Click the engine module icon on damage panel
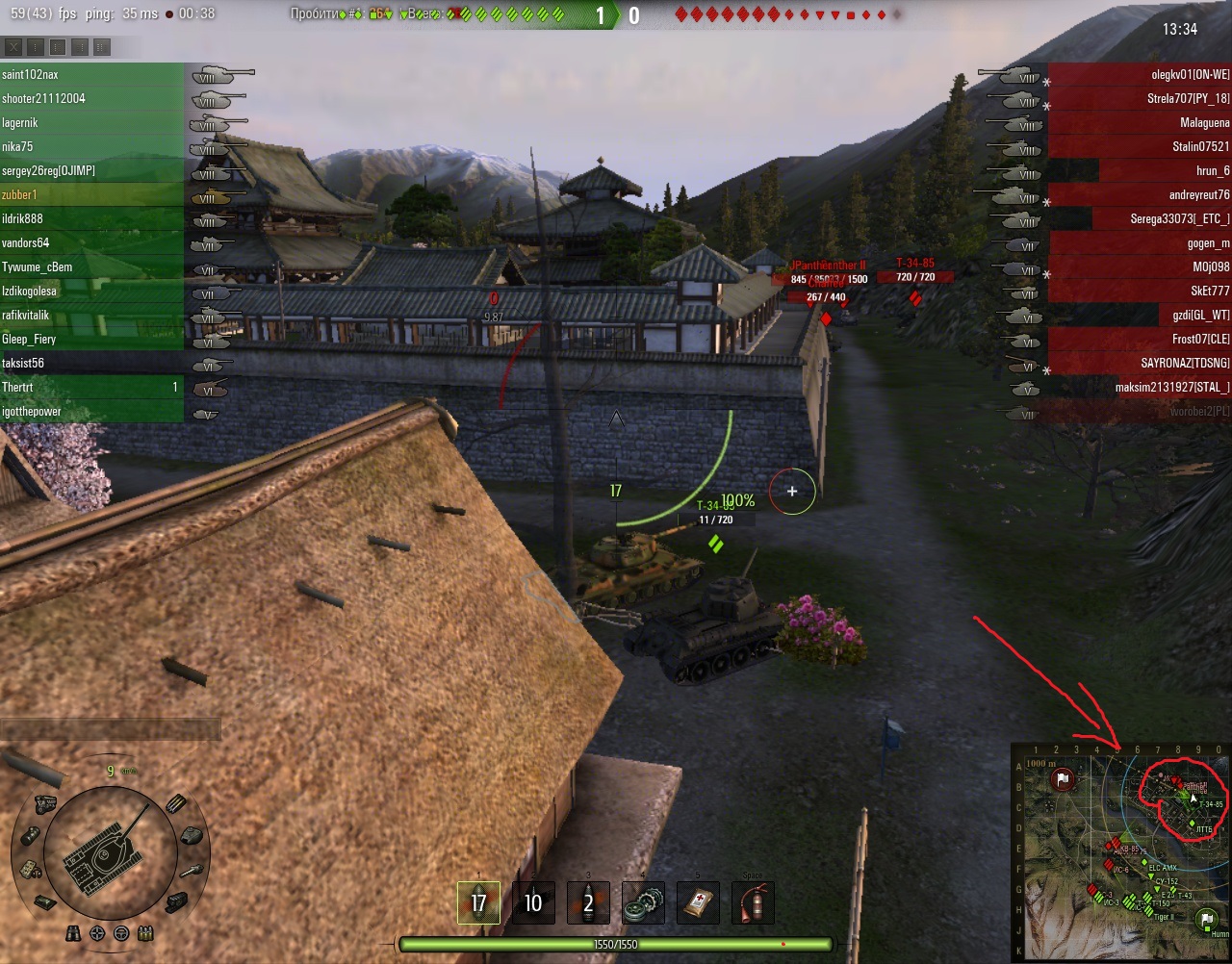Image resolution: width=1232 pixels, height=964 pixels. (x=44, y=804)
